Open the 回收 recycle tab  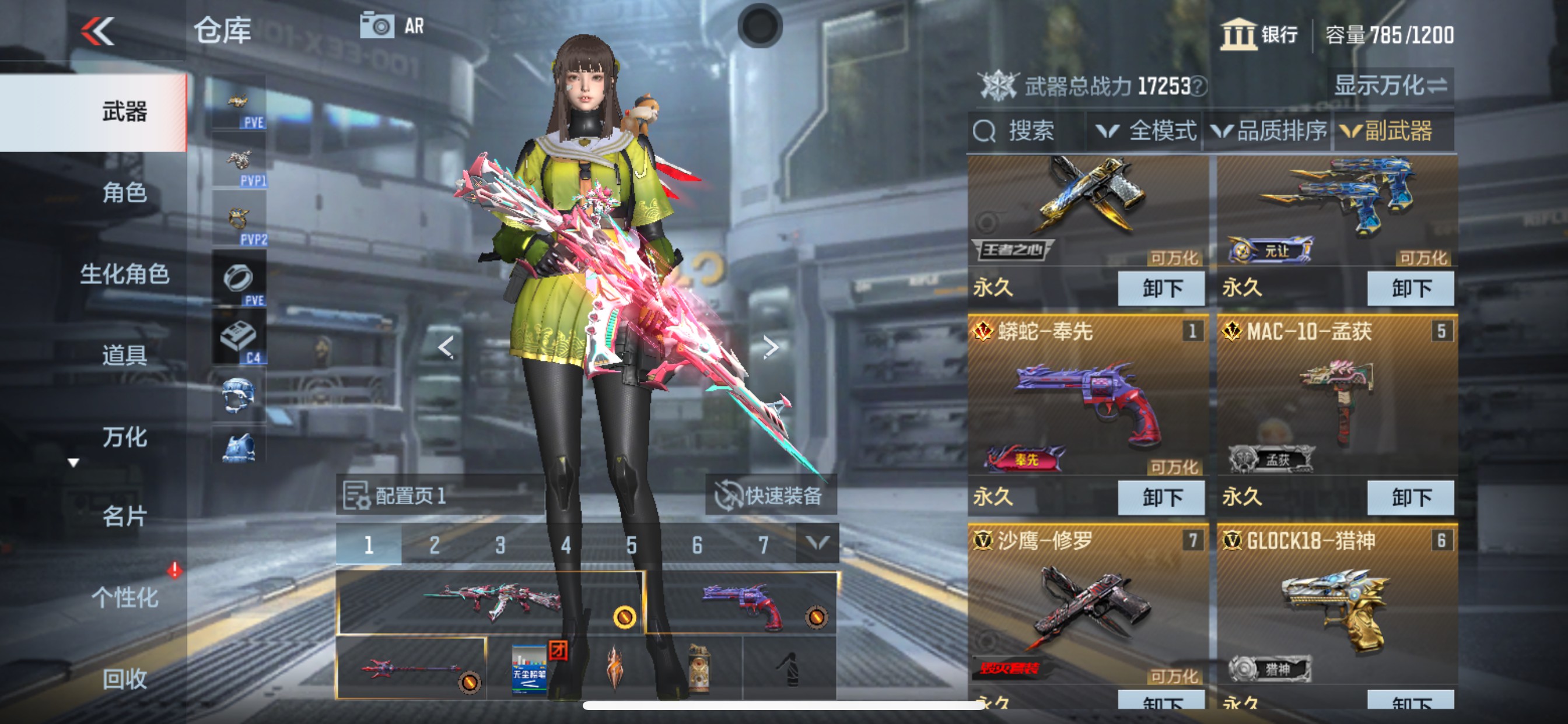point(124,679)
